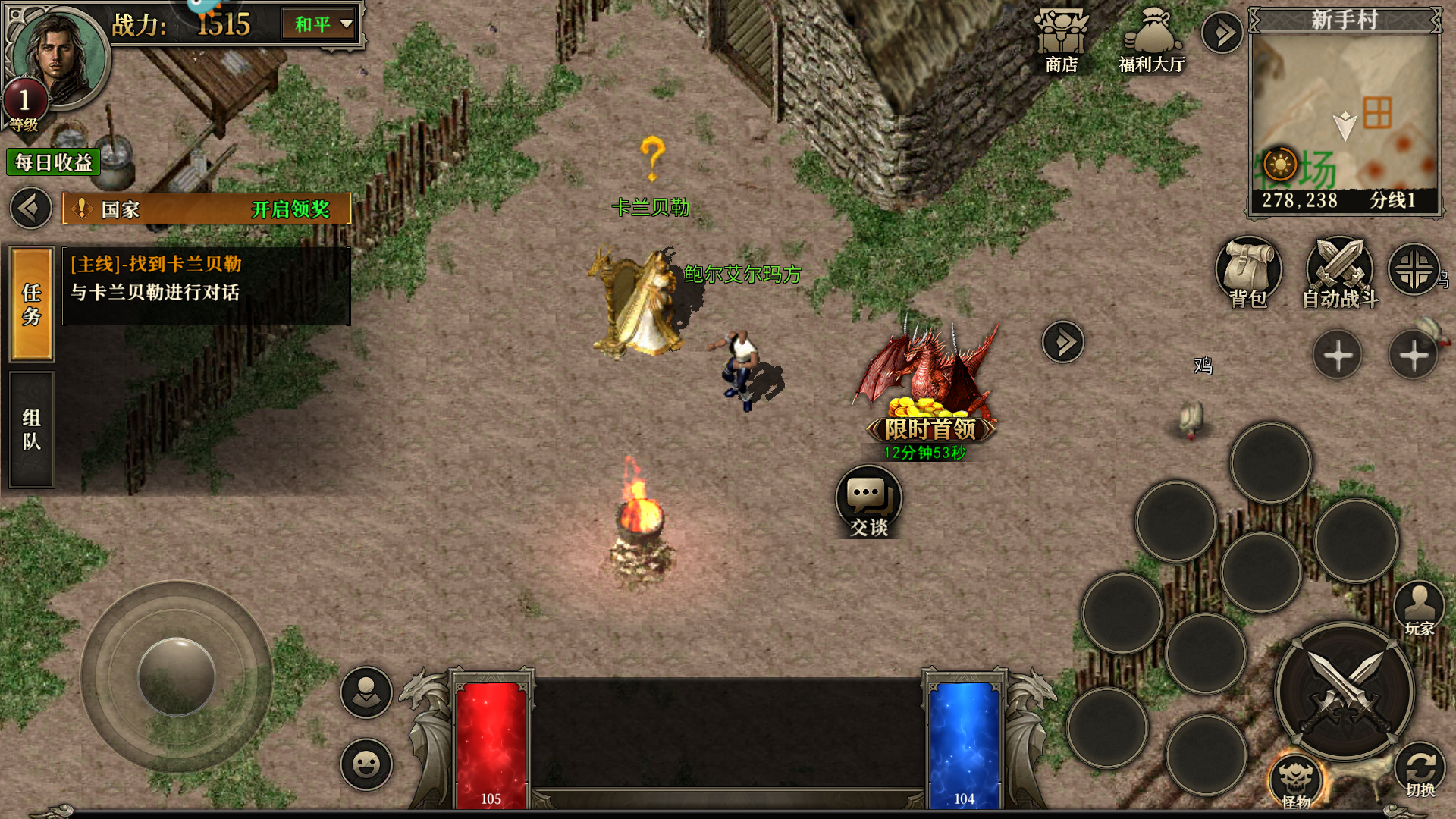Click the 新手村 minimap
Viewport: 1456px width, 819px height.
click(1345, 110)
